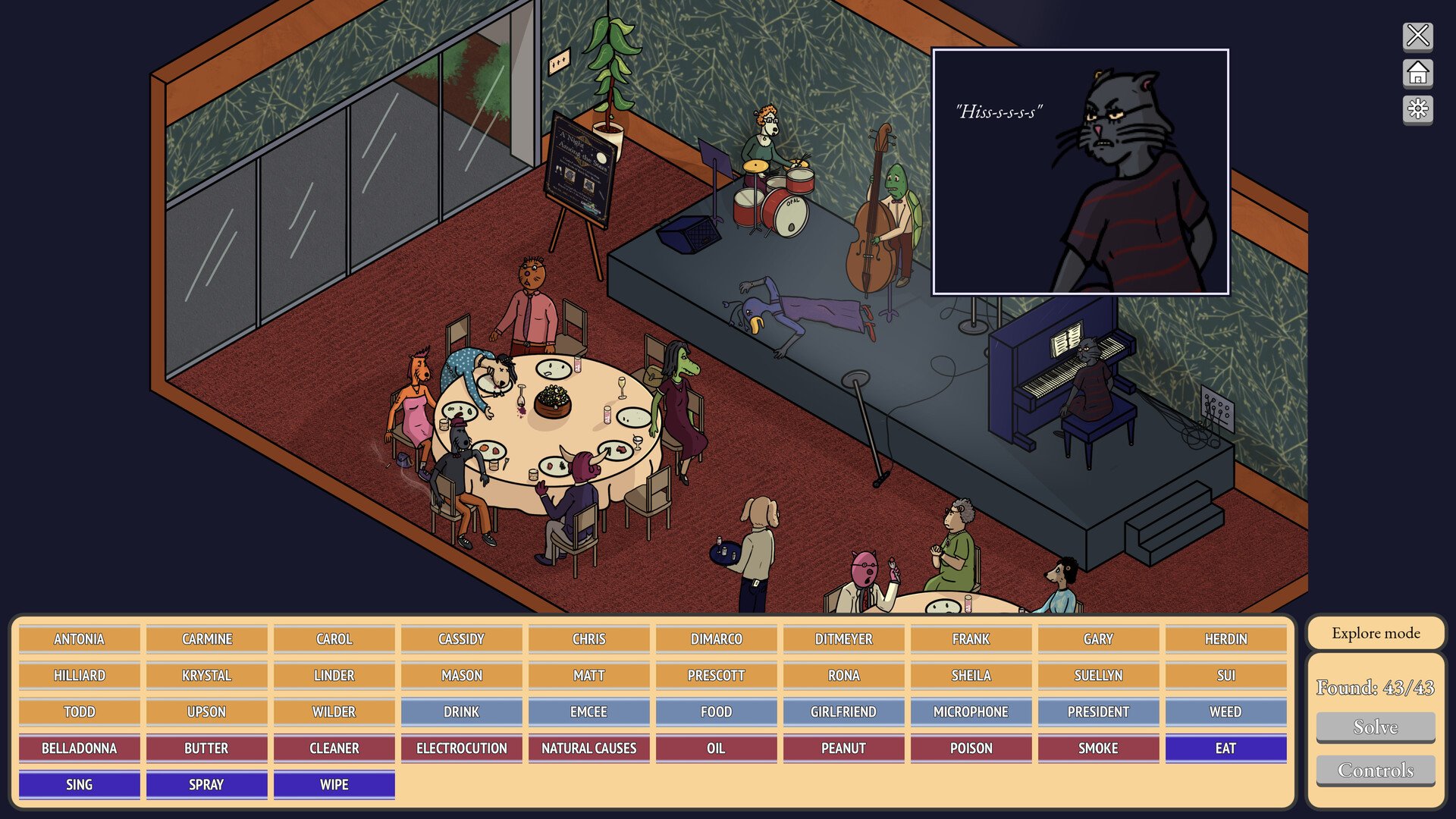Choose the WILDER name word
1456x819 pixels.
click(334, 712)
